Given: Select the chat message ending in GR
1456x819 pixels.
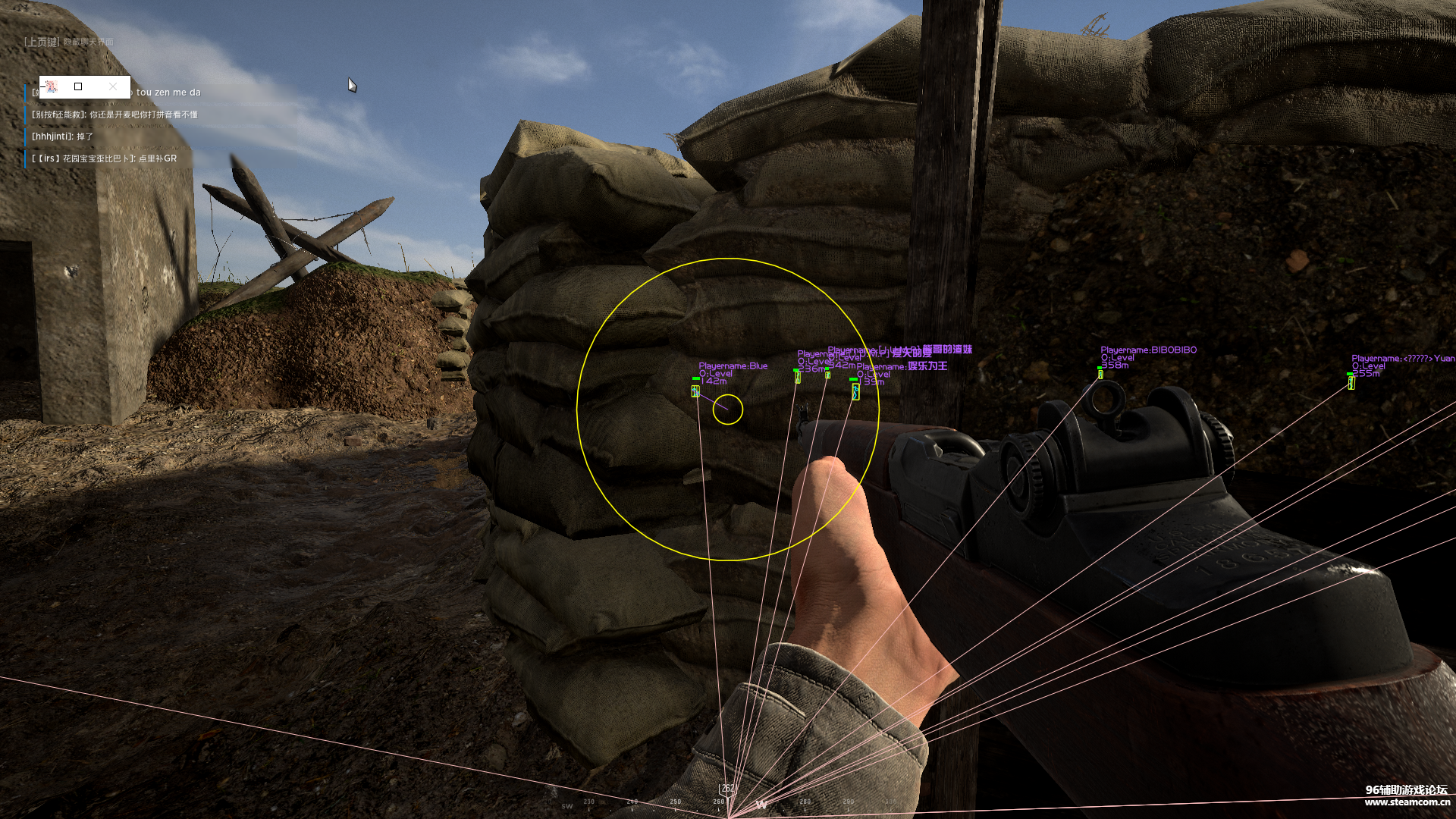Looking at the screenshot, I should coord(104,158).
